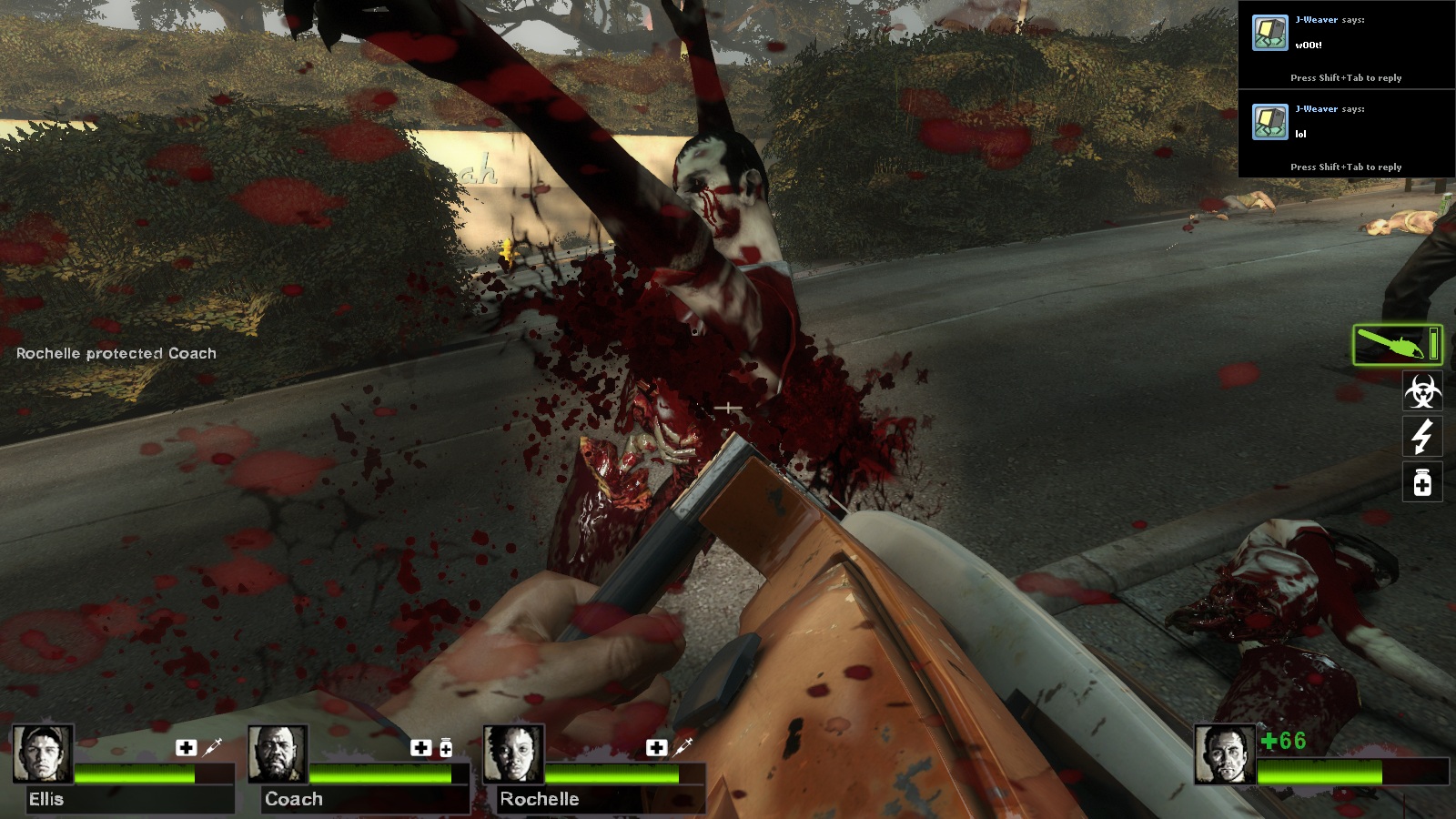The height and width of the screenshot is (819, 1456).
Task: Open J-Weaver's "lol" chat notification
Action: click(1346, 135)
